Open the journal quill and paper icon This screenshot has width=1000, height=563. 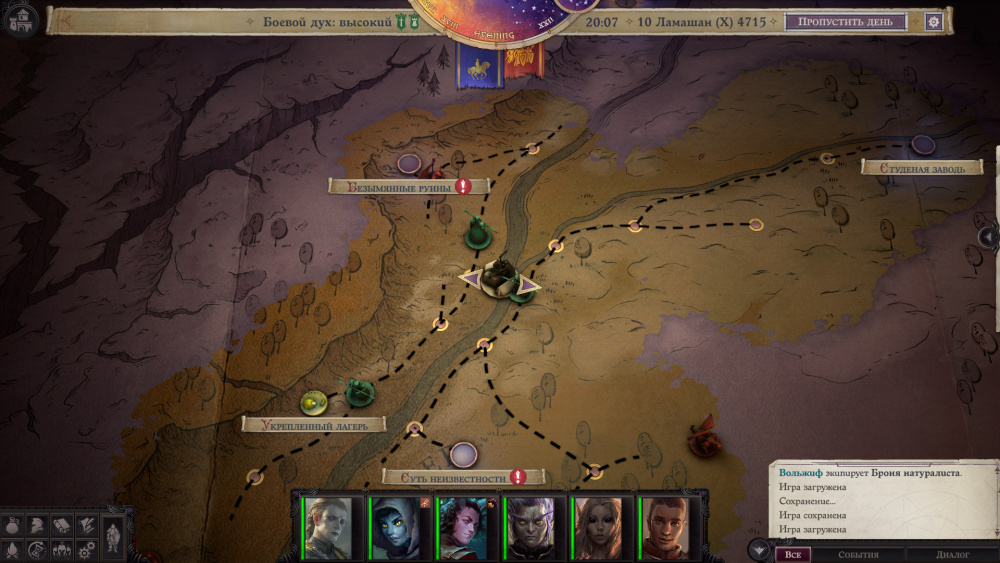pyautogui.click(x=86, y=525)
